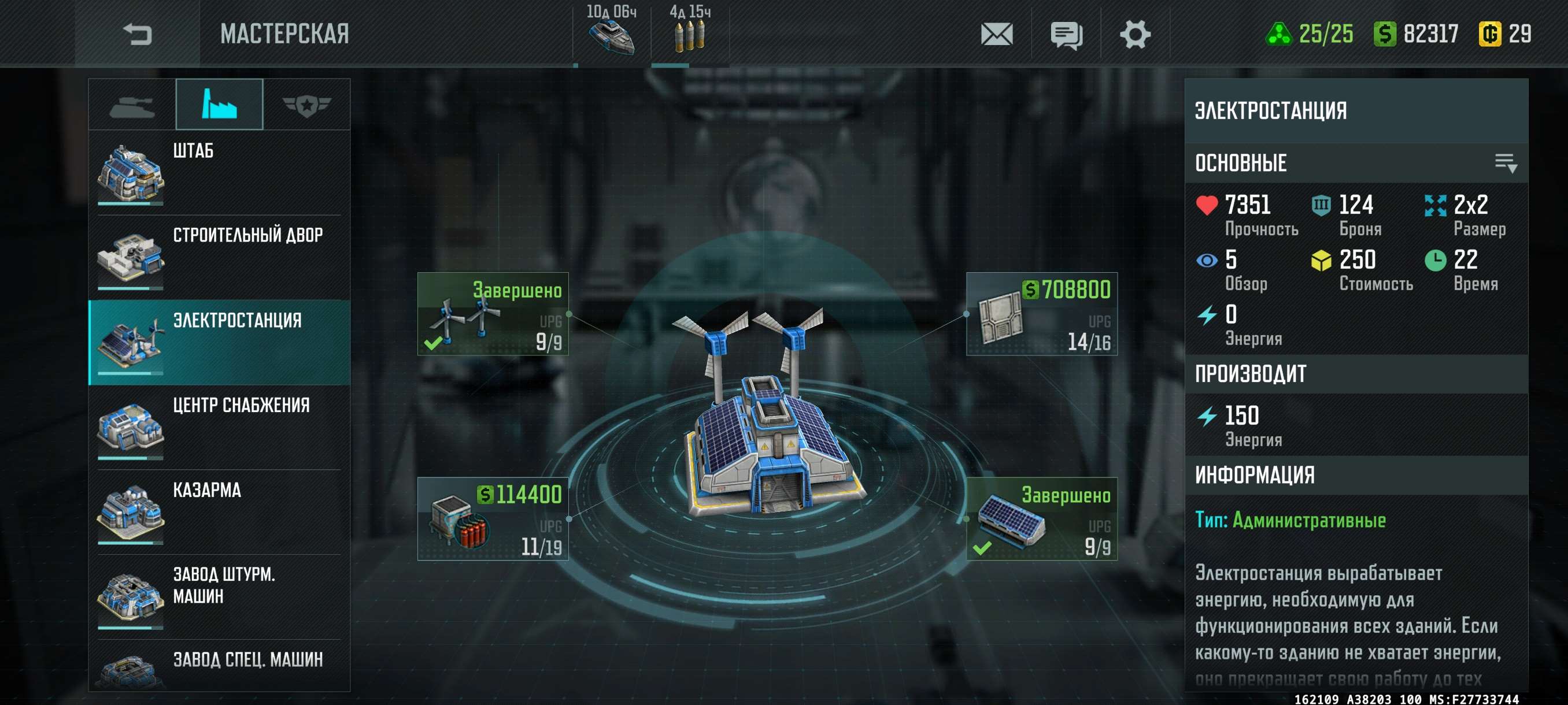This screenshot has height=705, width=1568.
Task: Toggle the ОСНОВНЫЕ stats filter icon
Action: (1506, 163)
